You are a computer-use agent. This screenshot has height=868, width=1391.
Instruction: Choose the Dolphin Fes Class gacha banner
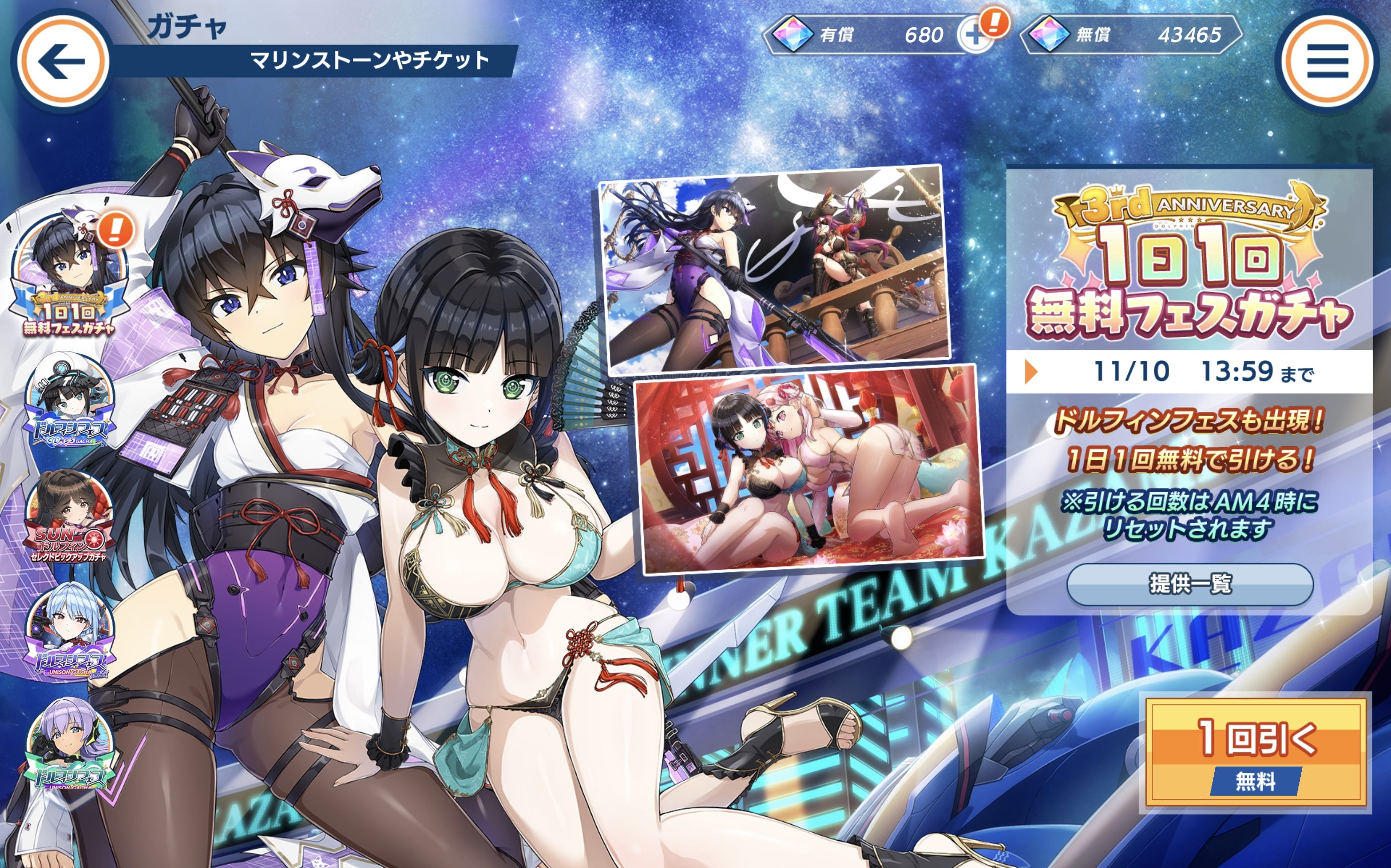click(69, 402)
